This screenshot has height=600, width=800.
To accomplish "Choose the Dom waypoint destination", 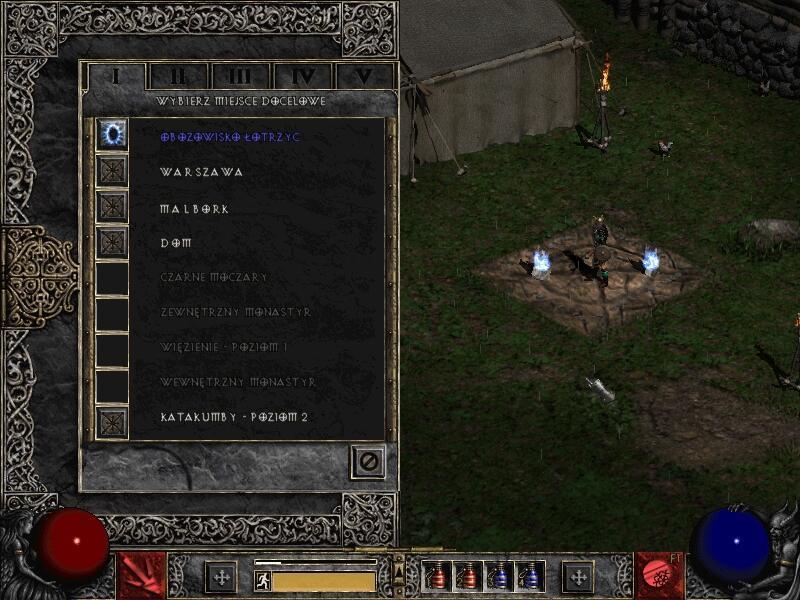I will pos(175,243).
